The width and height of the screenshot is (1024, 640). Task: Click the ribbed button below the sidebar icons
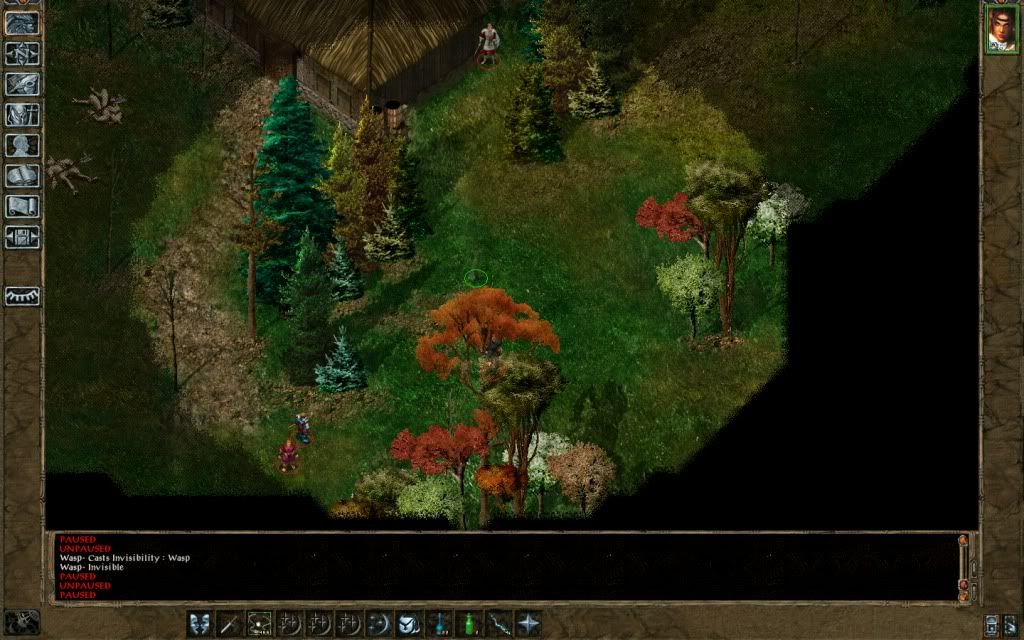pyautogui.click(x=23, y=296)
